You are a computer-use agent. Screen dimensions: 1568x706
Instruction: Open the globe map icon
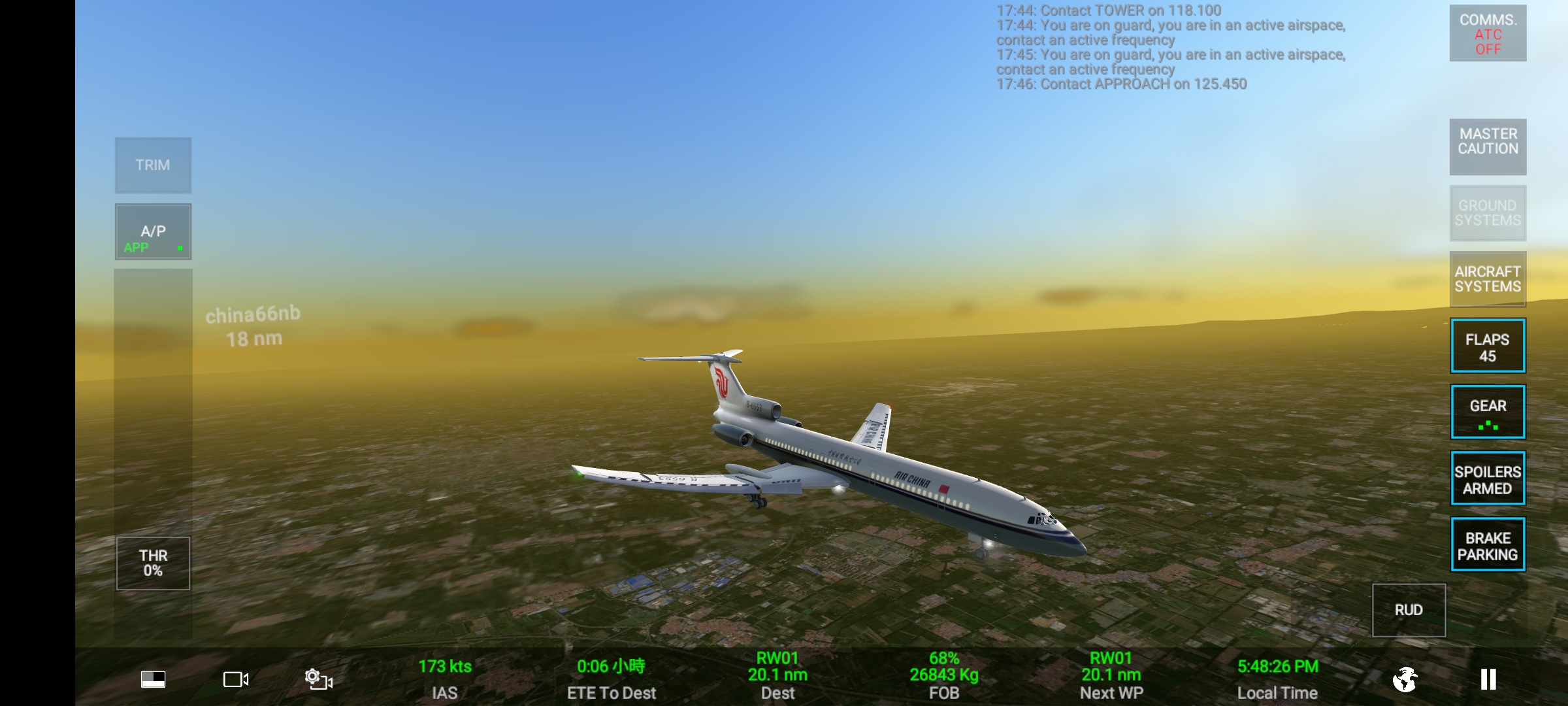tap(1405, 679)
